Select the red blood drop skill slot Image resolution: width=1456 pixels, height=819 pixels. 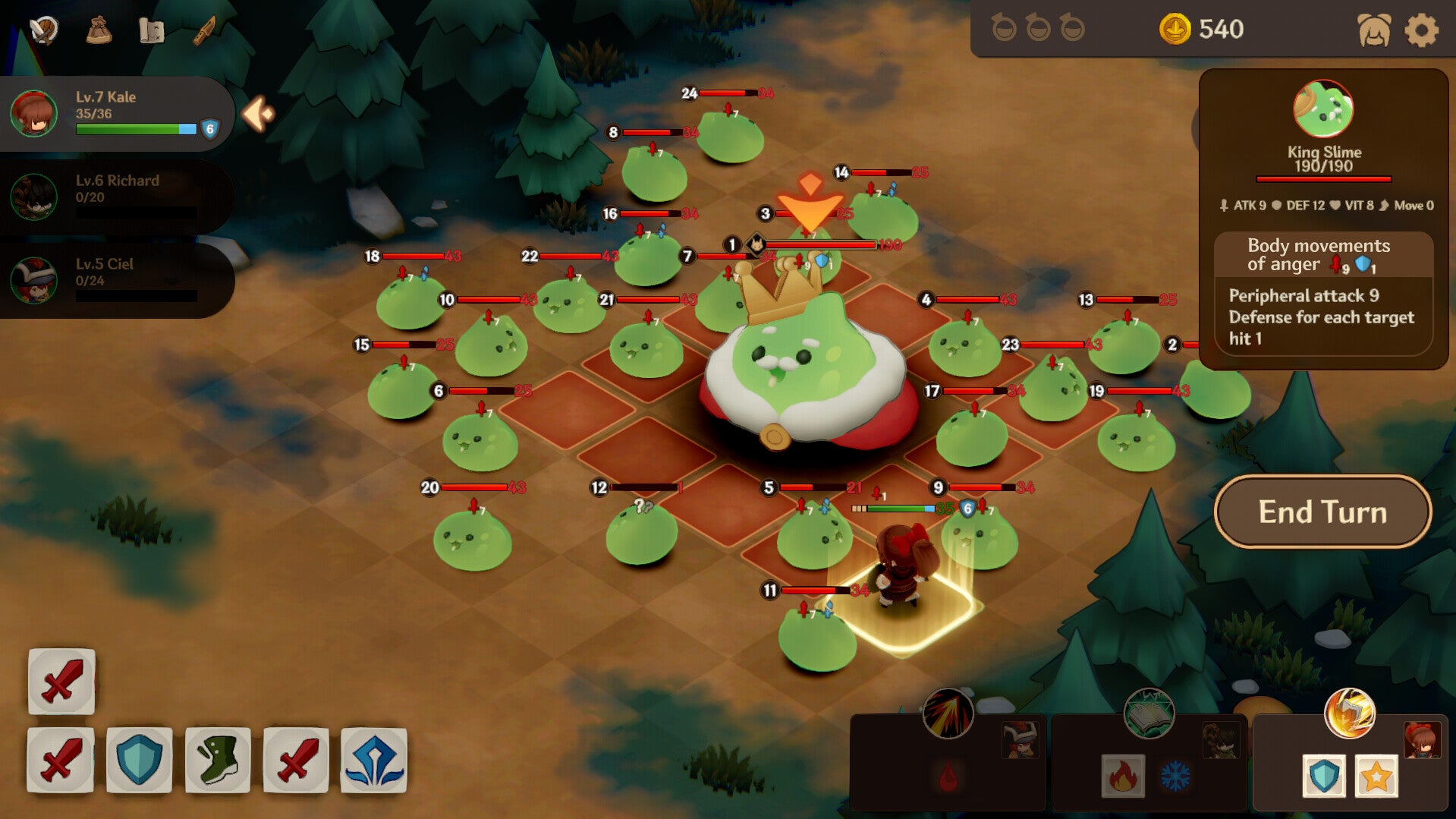click(x=948, y=776)
